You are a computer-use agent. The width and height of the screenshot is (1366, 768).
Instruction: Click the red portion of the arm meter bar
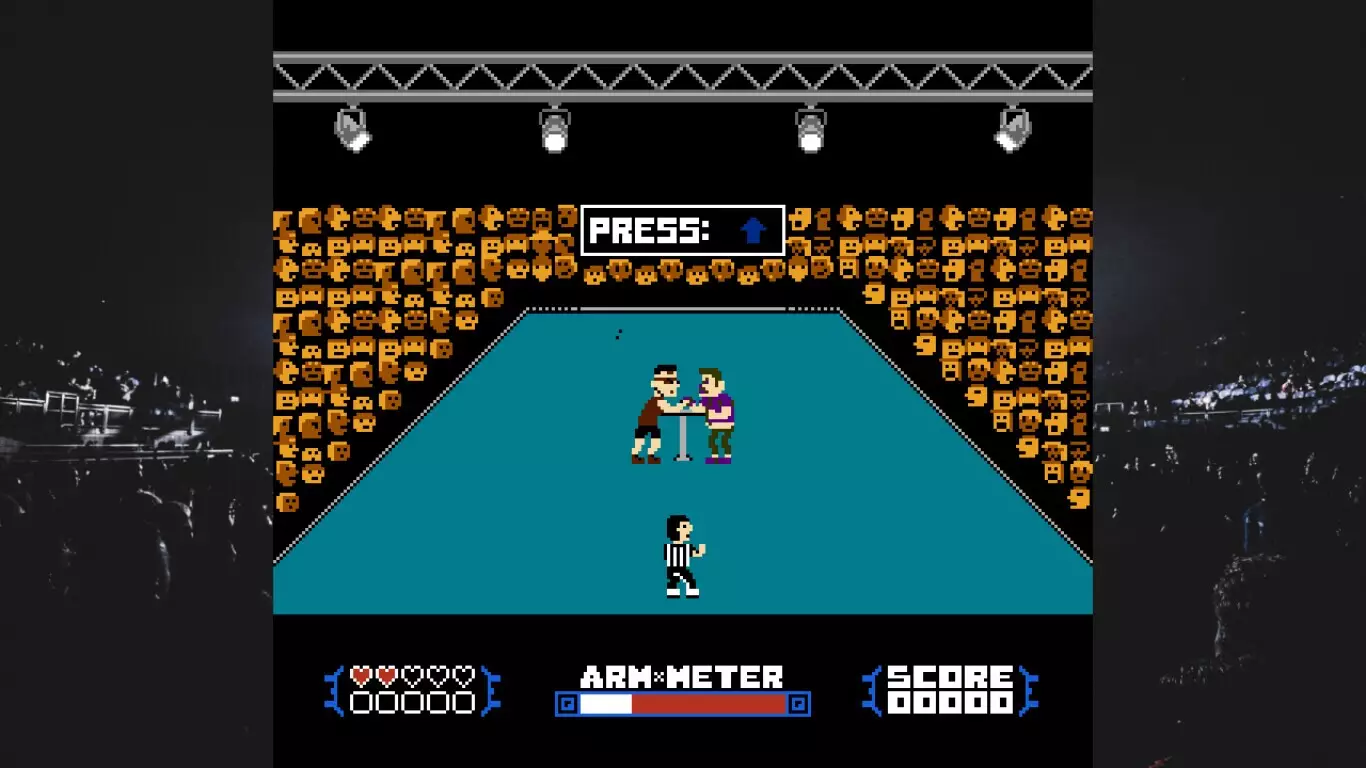[710, 704]
